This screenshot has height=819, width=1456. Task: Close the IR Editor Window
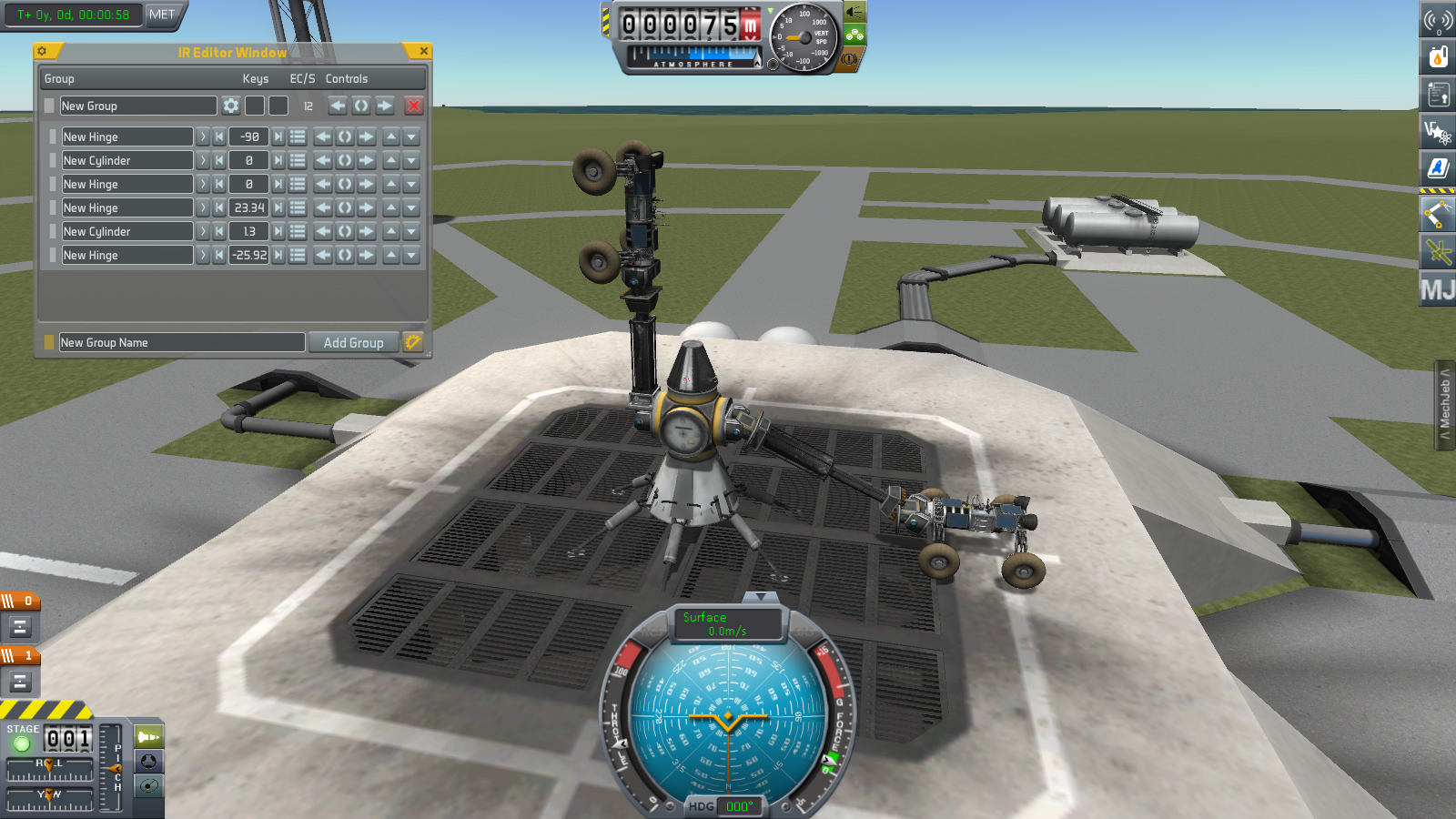click(423, 52)
